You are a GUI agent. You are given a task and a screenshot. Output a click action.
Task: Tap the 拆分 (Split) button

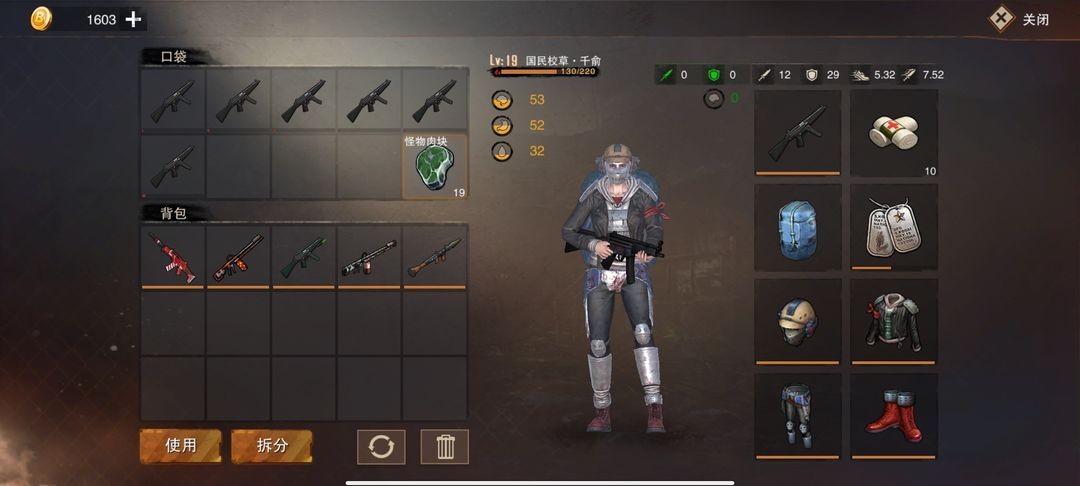pyautogui.click(x=272, y=446)
